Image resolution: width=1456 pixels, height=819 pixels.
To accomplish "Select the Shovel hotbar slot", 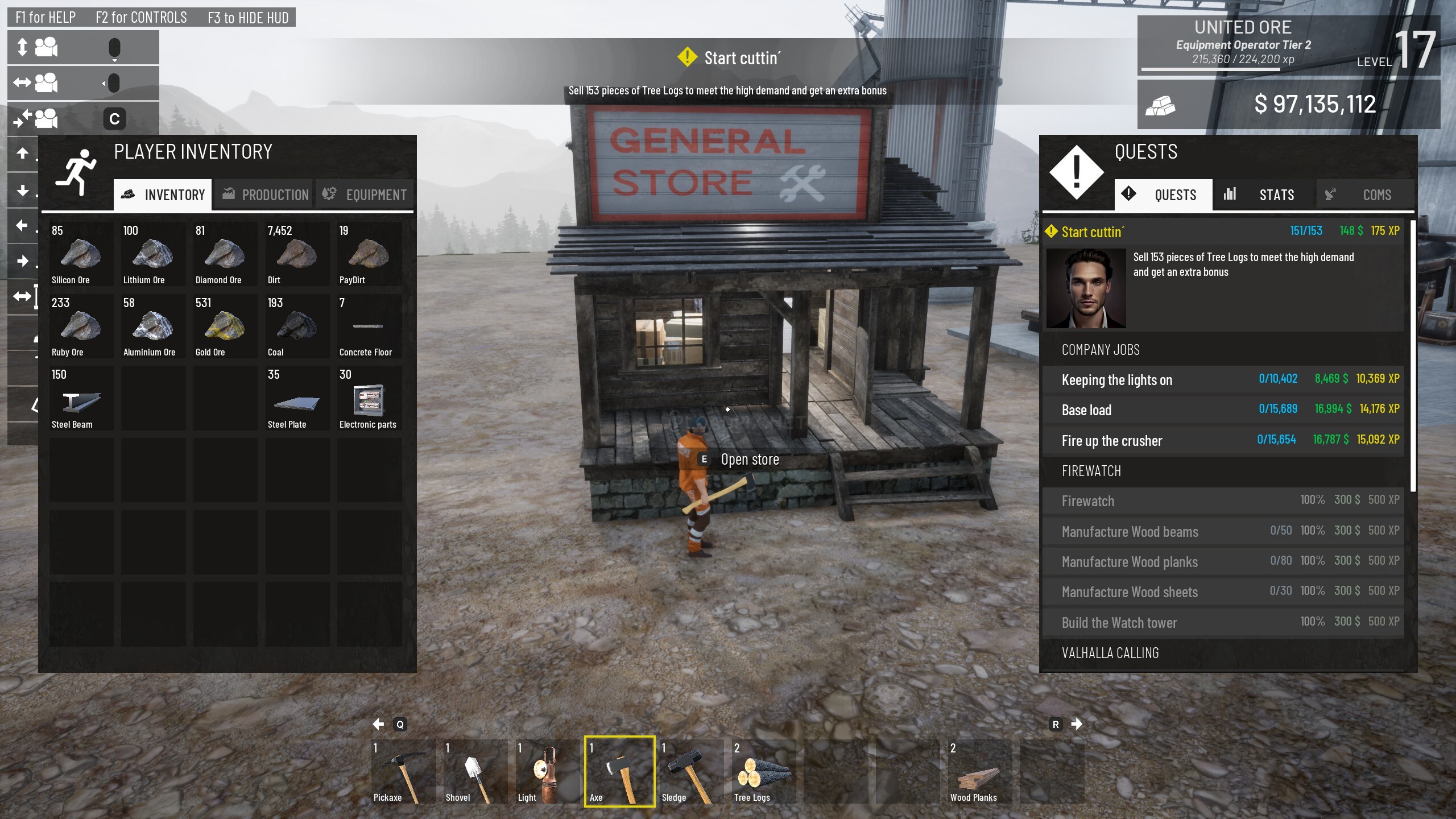I will [475, 771].
